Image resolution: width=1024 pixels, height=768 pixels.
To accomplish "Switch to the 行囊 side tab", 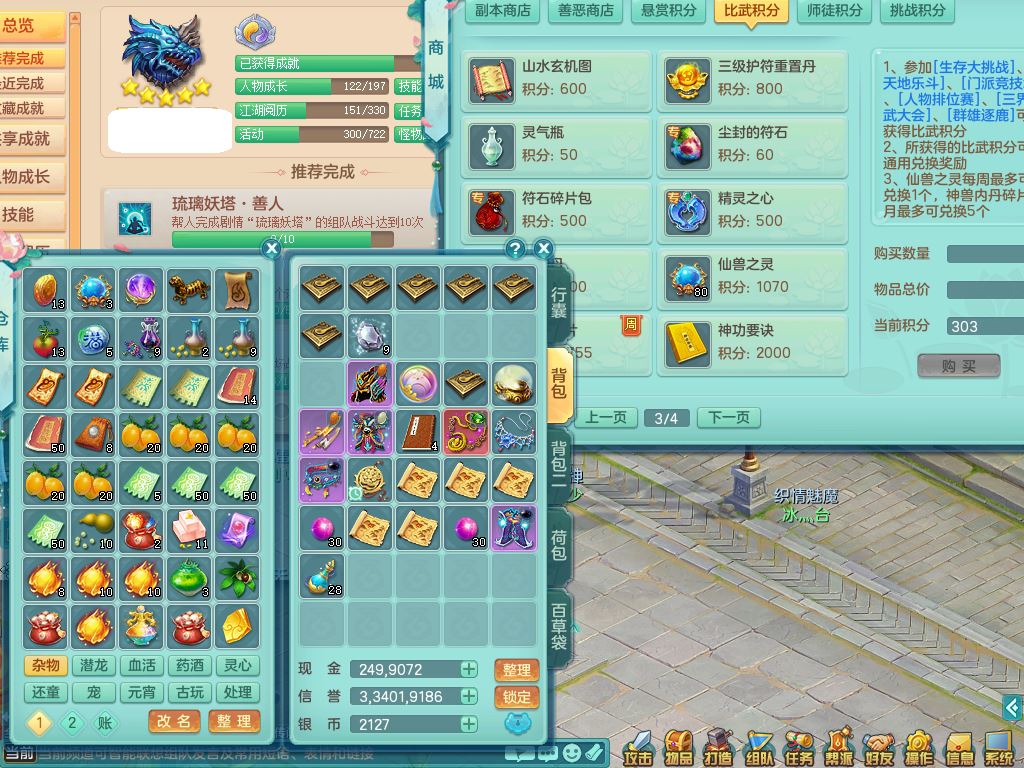I will [559, 299].
